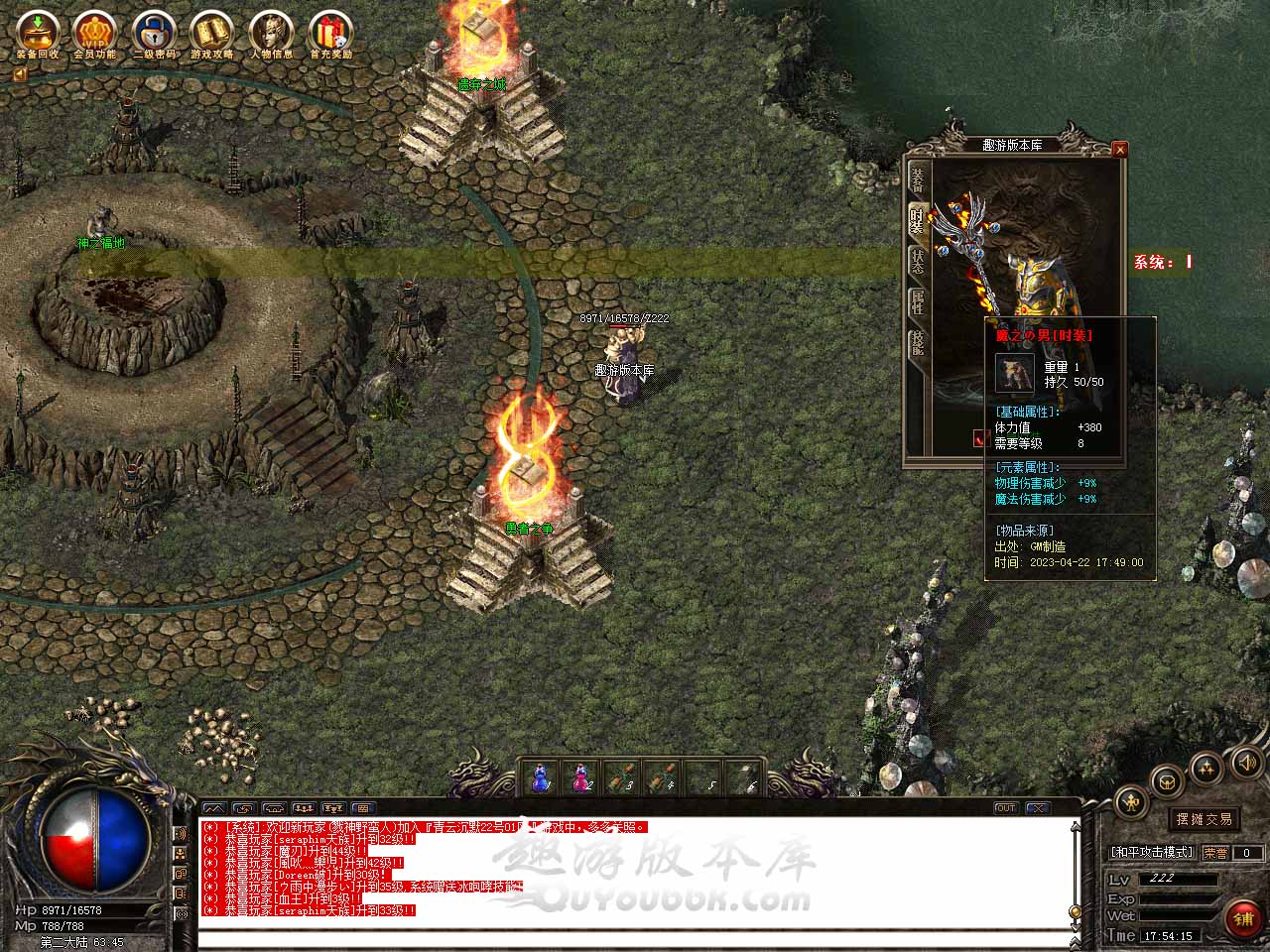Switch to the 技能 skills tab
Viewport: 1270px width, 952px height.
coord(917,344)
